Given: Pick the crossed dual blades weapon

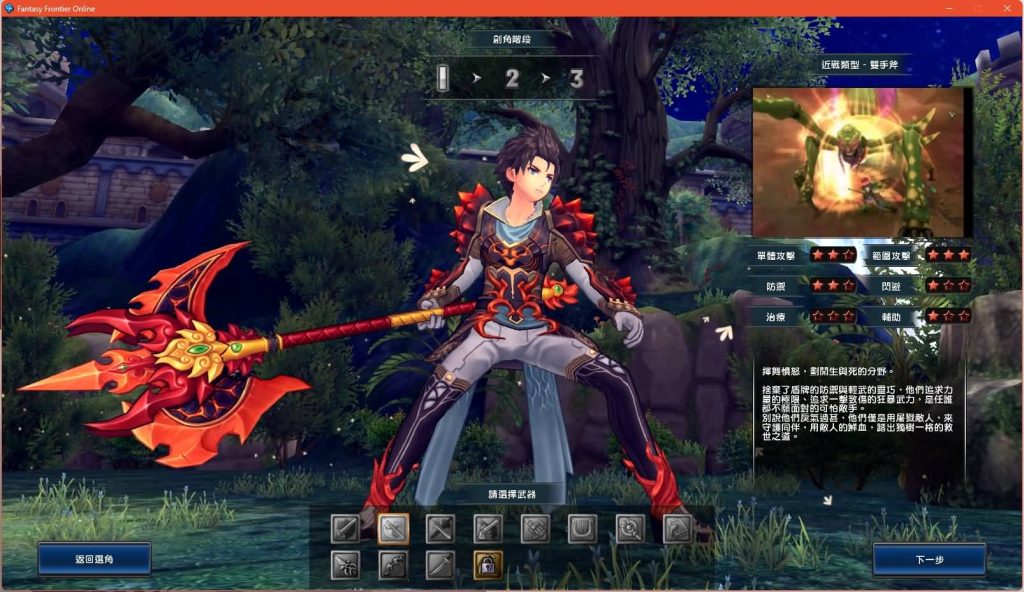Looking at the screenshot, I should point(441,527).
